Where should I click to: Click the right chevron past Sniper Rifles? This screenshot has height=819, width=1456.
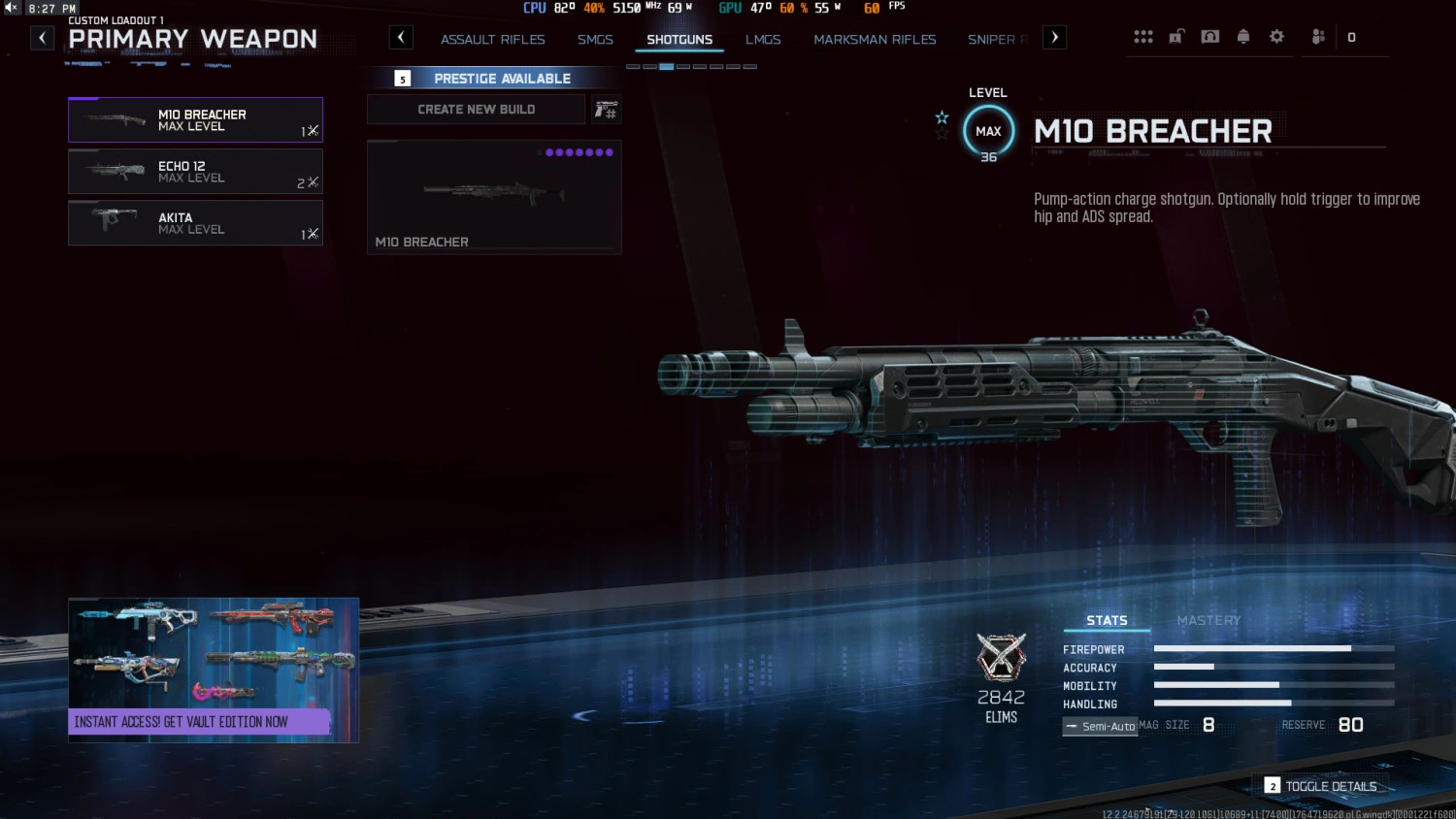click(1054, 37)
